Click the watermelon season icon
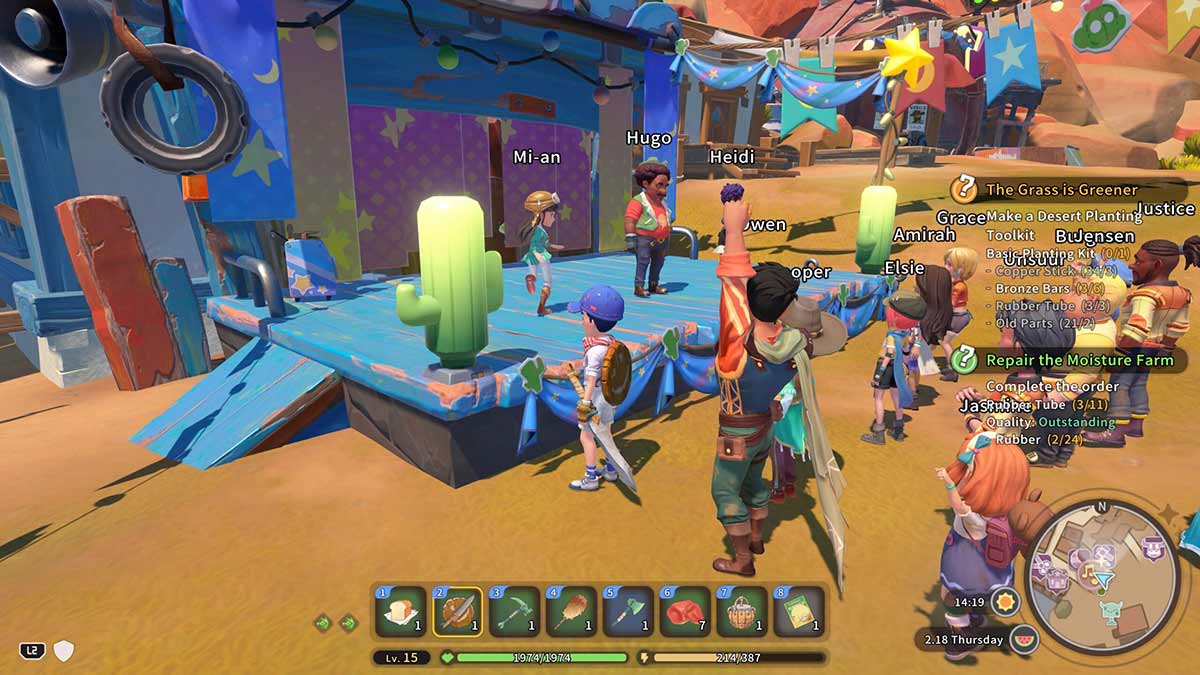Screen dimensions: 1200x675 point(1022,639)
